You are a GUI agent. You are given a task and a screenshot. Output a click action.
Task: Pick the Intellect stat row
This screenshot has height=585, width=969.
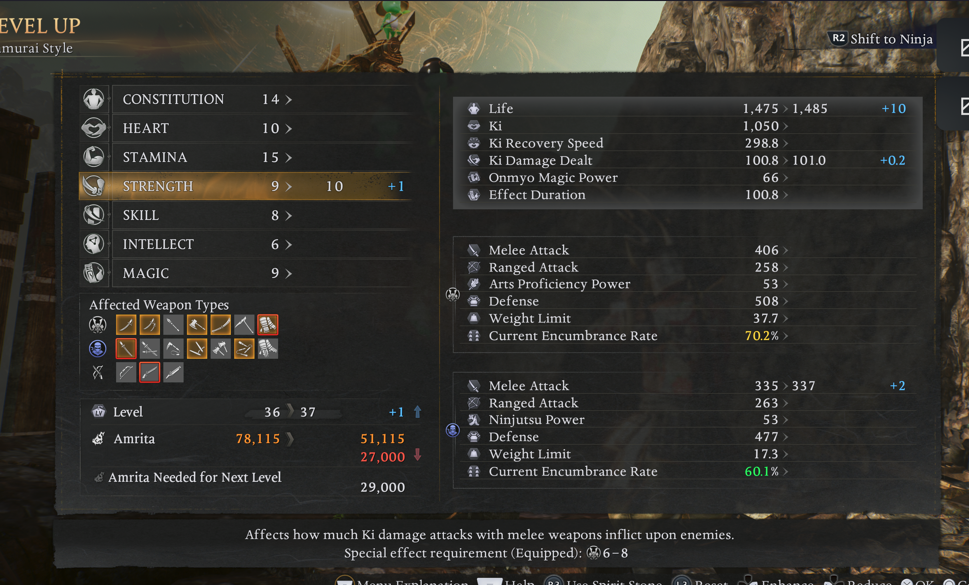(x=245, y=244)
